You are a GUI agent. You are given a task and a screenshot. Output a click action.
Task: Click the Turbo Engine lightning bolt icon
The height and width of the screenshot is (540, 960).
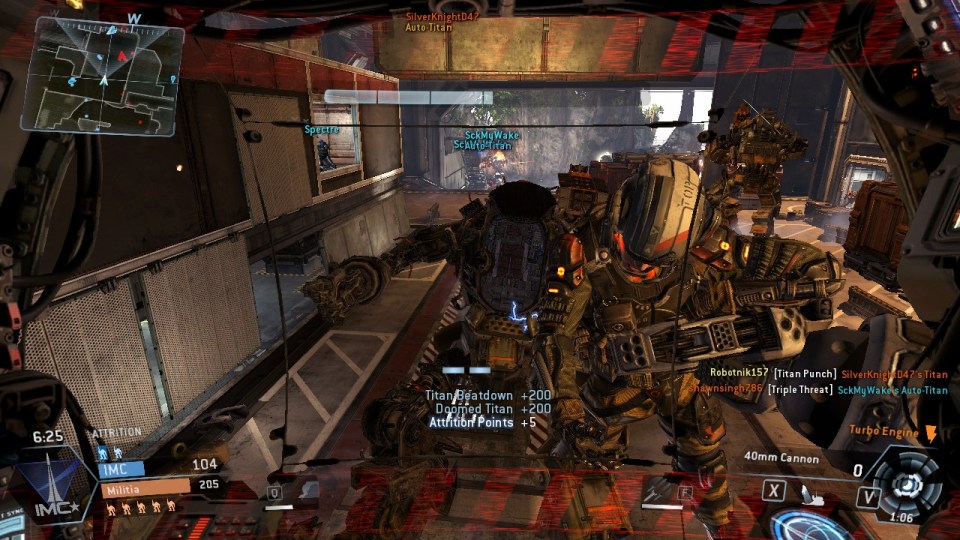[x=932, y=432]
